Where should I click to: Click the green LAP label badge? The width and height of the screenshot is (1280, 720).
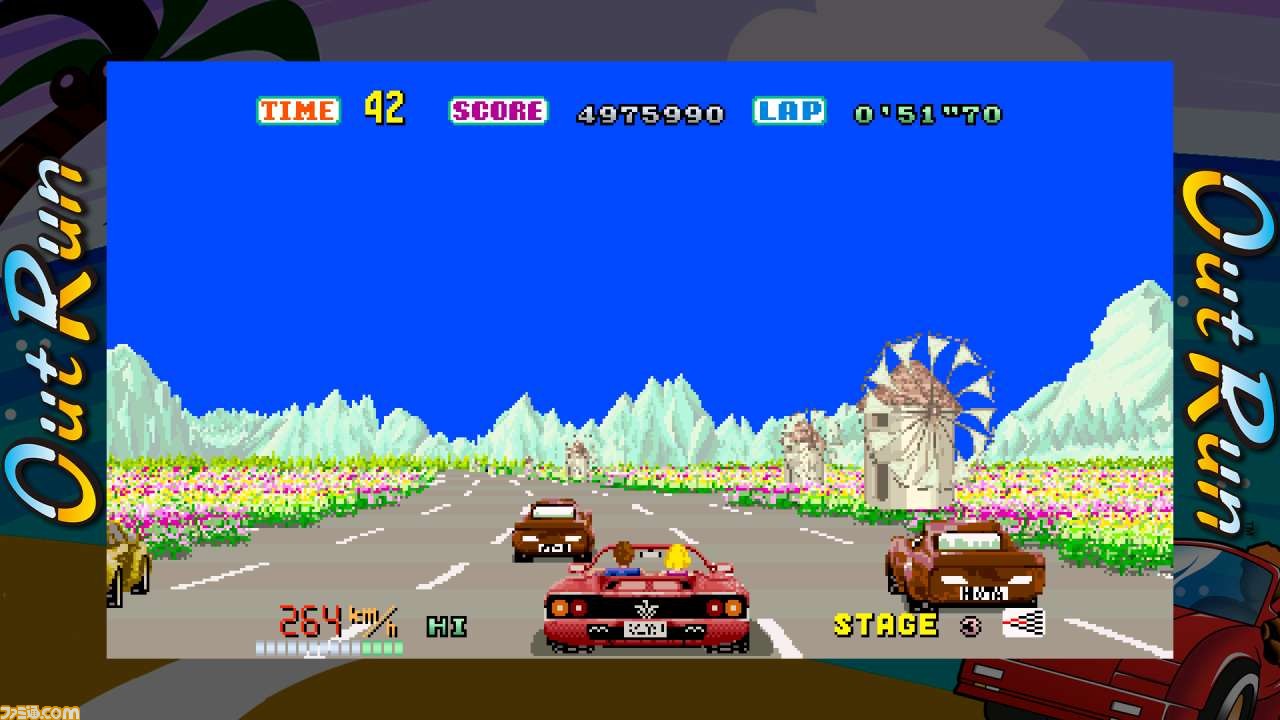[790, 110]
